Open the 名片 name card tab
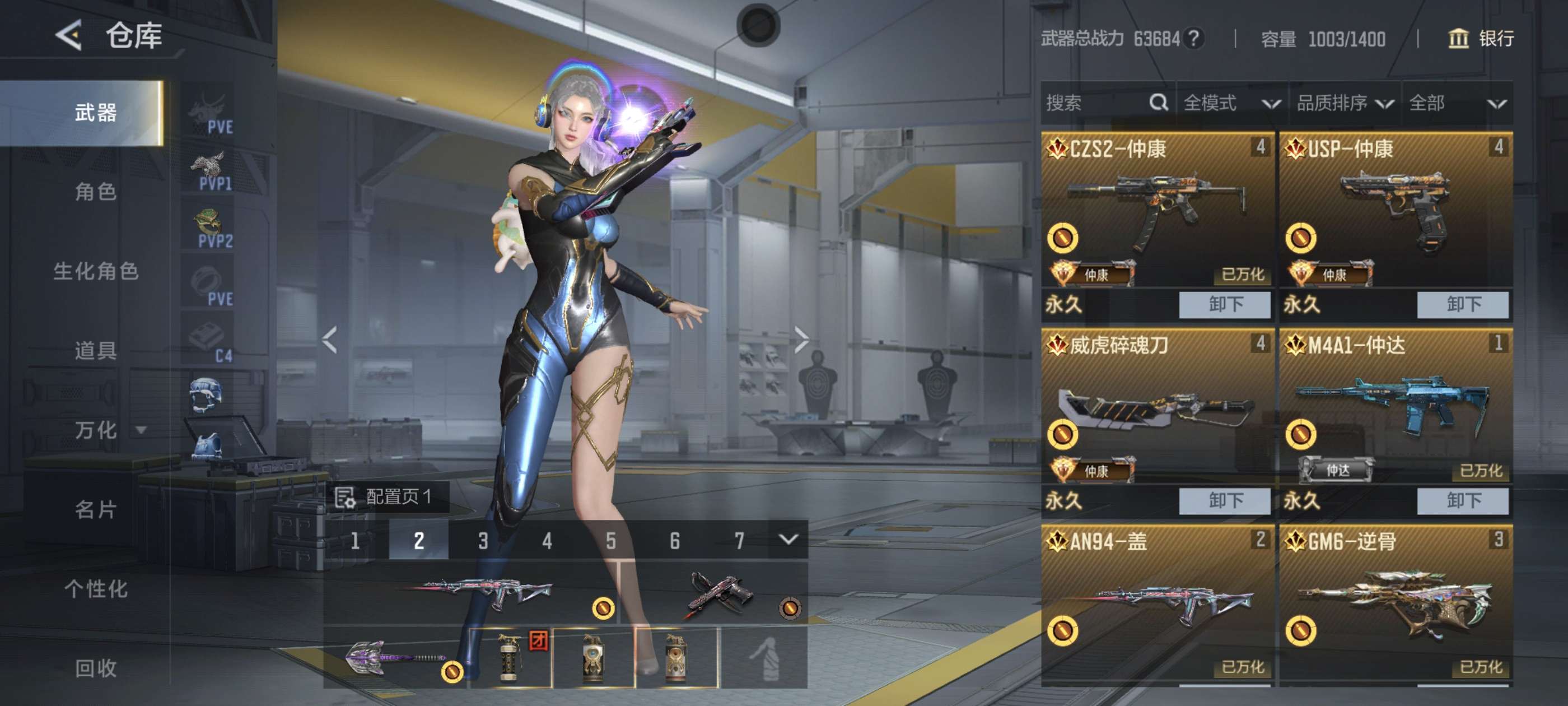Viewport: 1568px width, 706px height. pyautogui.click(x=96, y=509)
